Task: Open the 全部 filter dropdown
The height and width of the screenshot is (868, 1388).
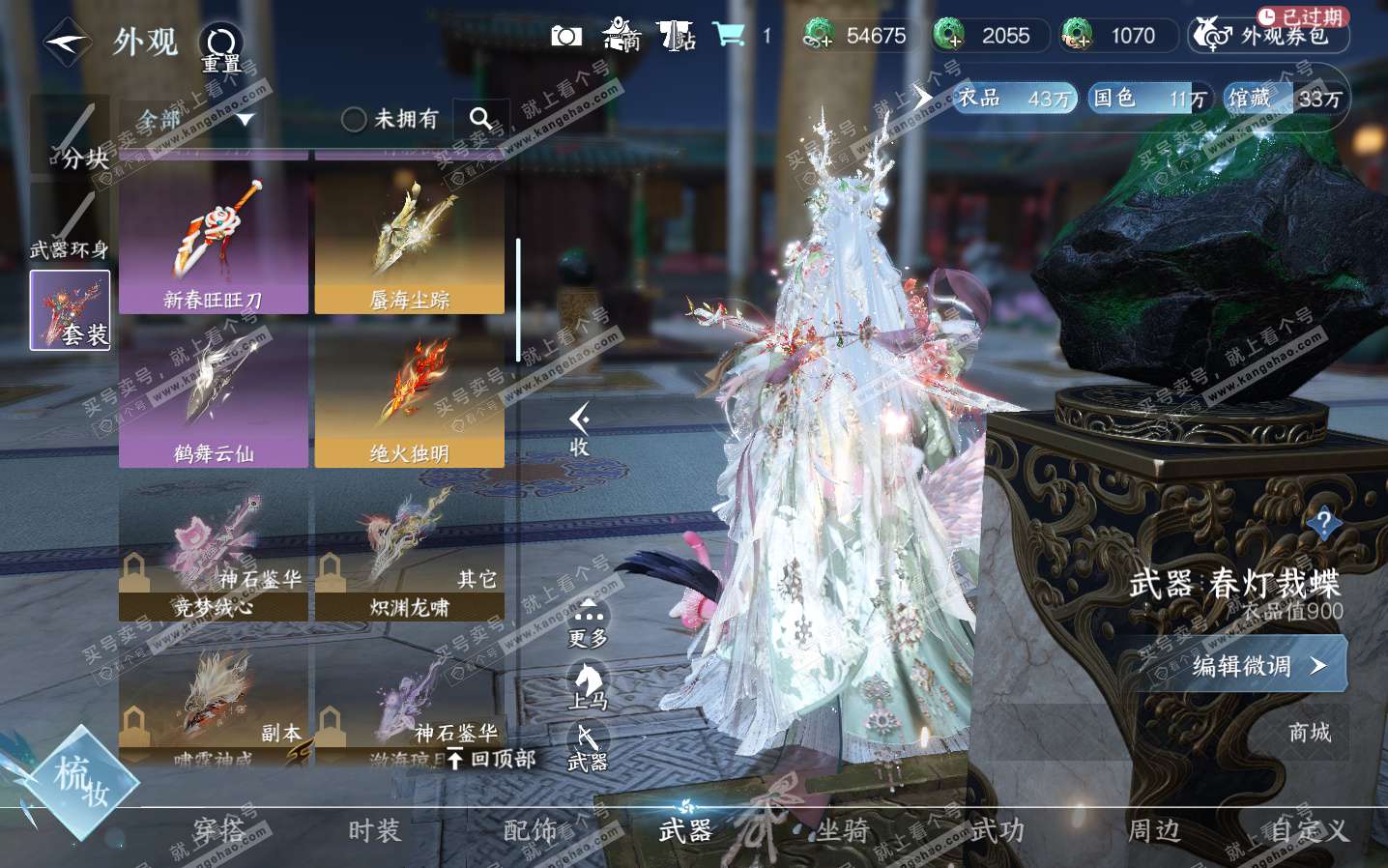Action: 194,120
